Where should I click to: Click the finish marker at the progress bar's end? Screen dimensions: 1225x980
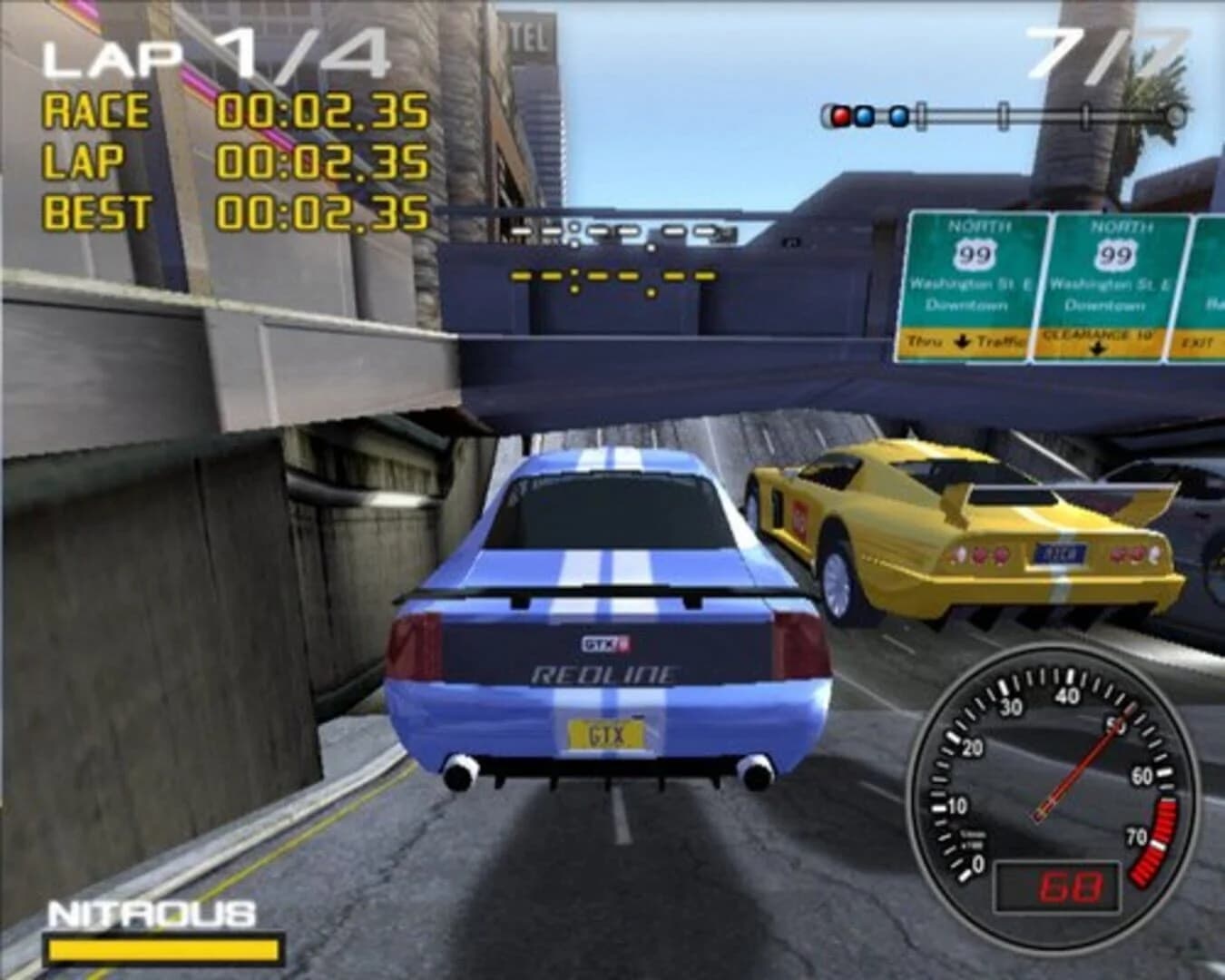point(1175,114)
